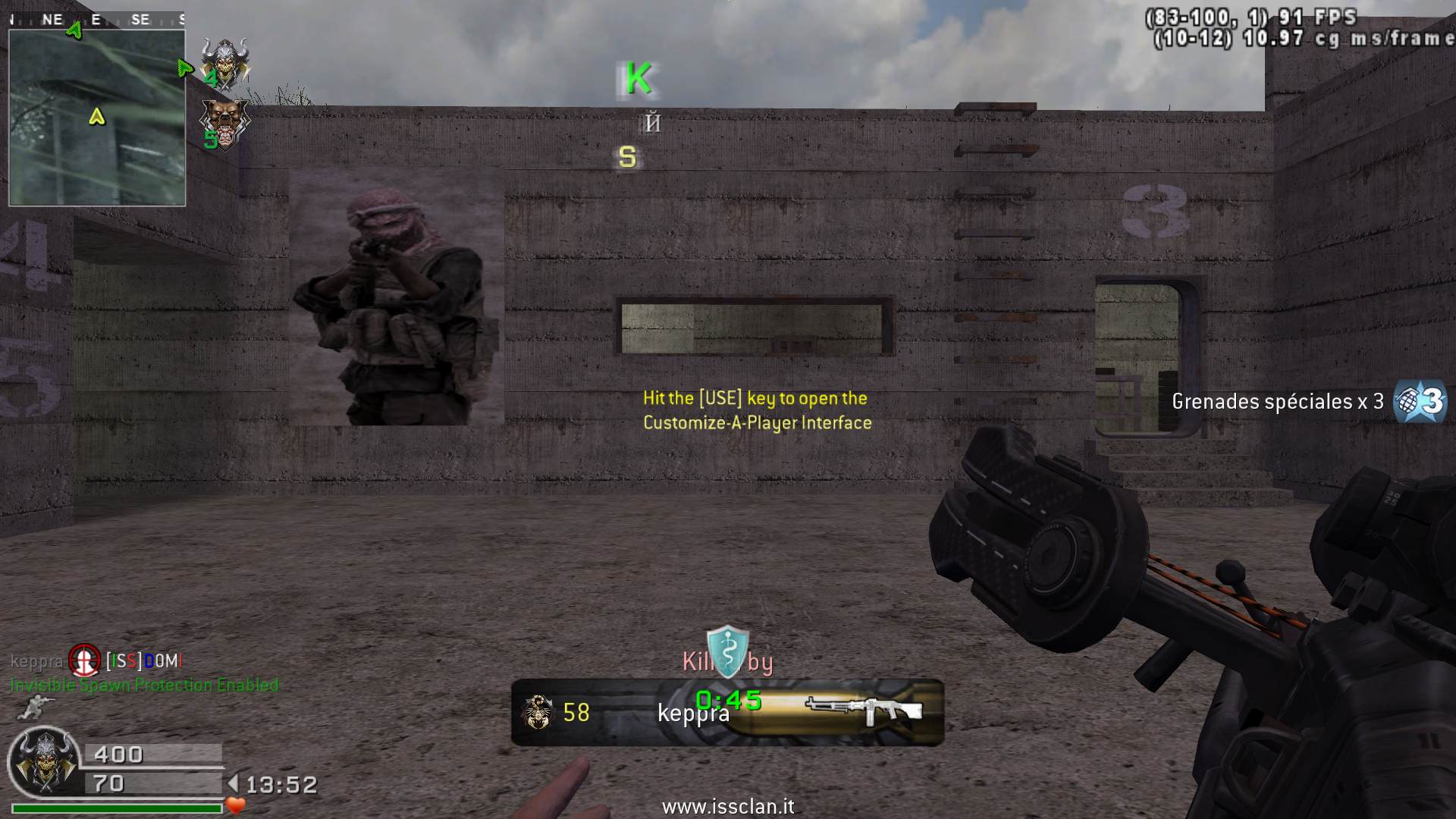The width and height of the screenshot is (1456, 819).
Task: Click the skull rank emblem beside the health bar
Action: click(43, 761)
